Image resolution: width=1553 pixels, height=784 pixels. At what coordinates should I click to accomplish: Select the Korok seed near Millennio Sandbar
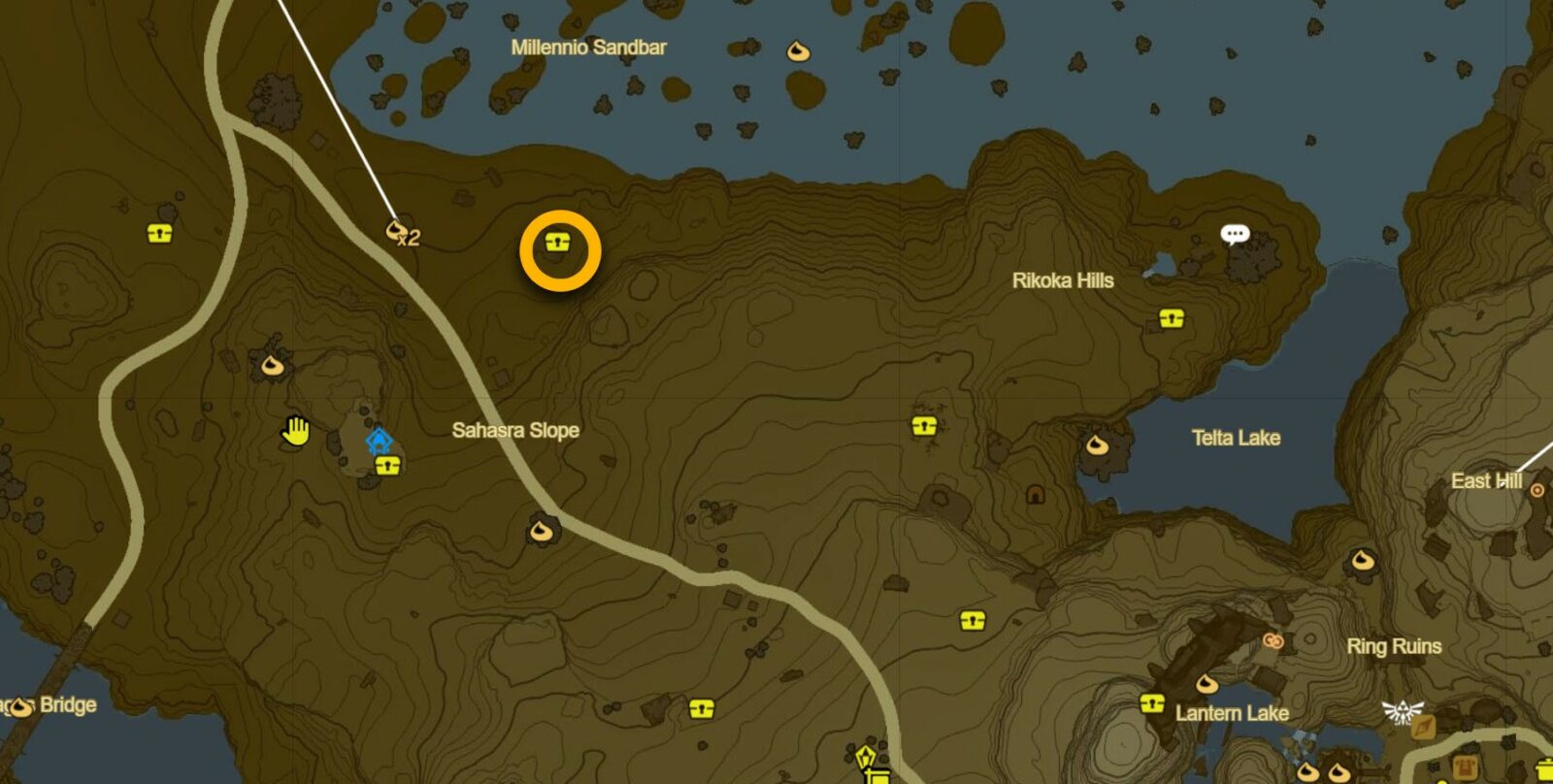click(x=798, y=51)
